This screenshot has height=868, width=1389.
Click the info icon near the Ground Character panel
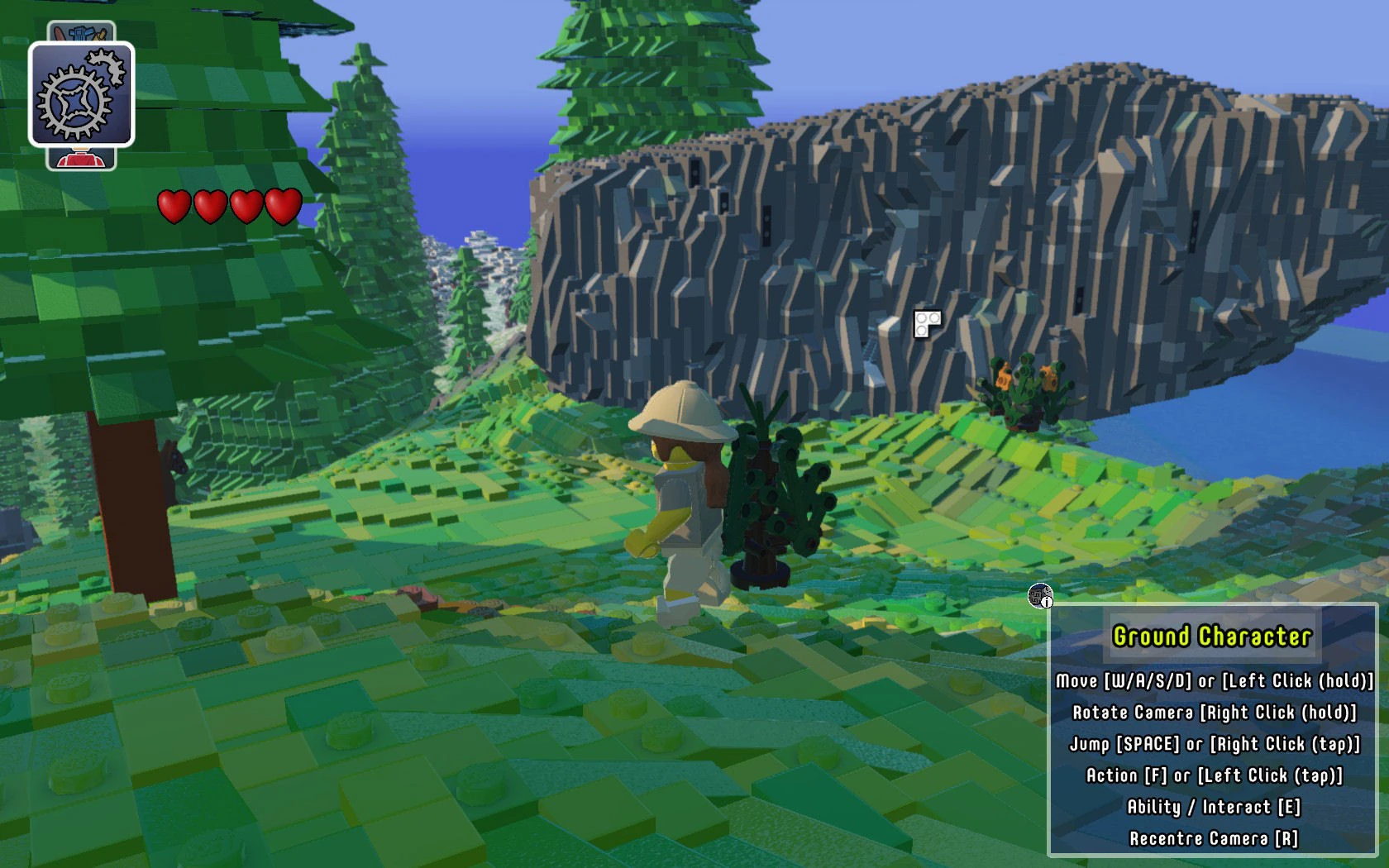point(1040,597)
